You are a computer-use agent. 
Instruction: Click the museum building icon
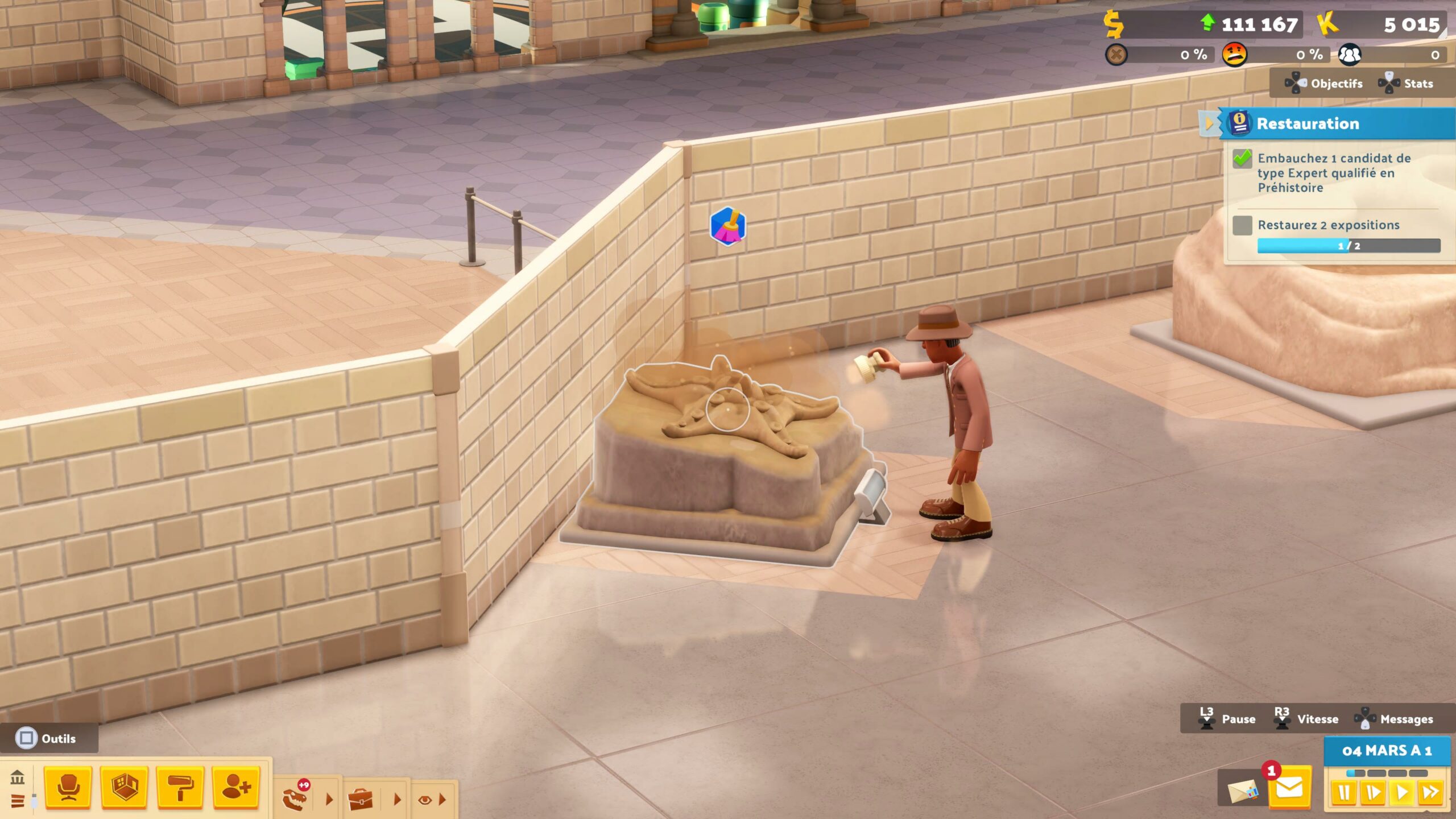click(18, 777)
